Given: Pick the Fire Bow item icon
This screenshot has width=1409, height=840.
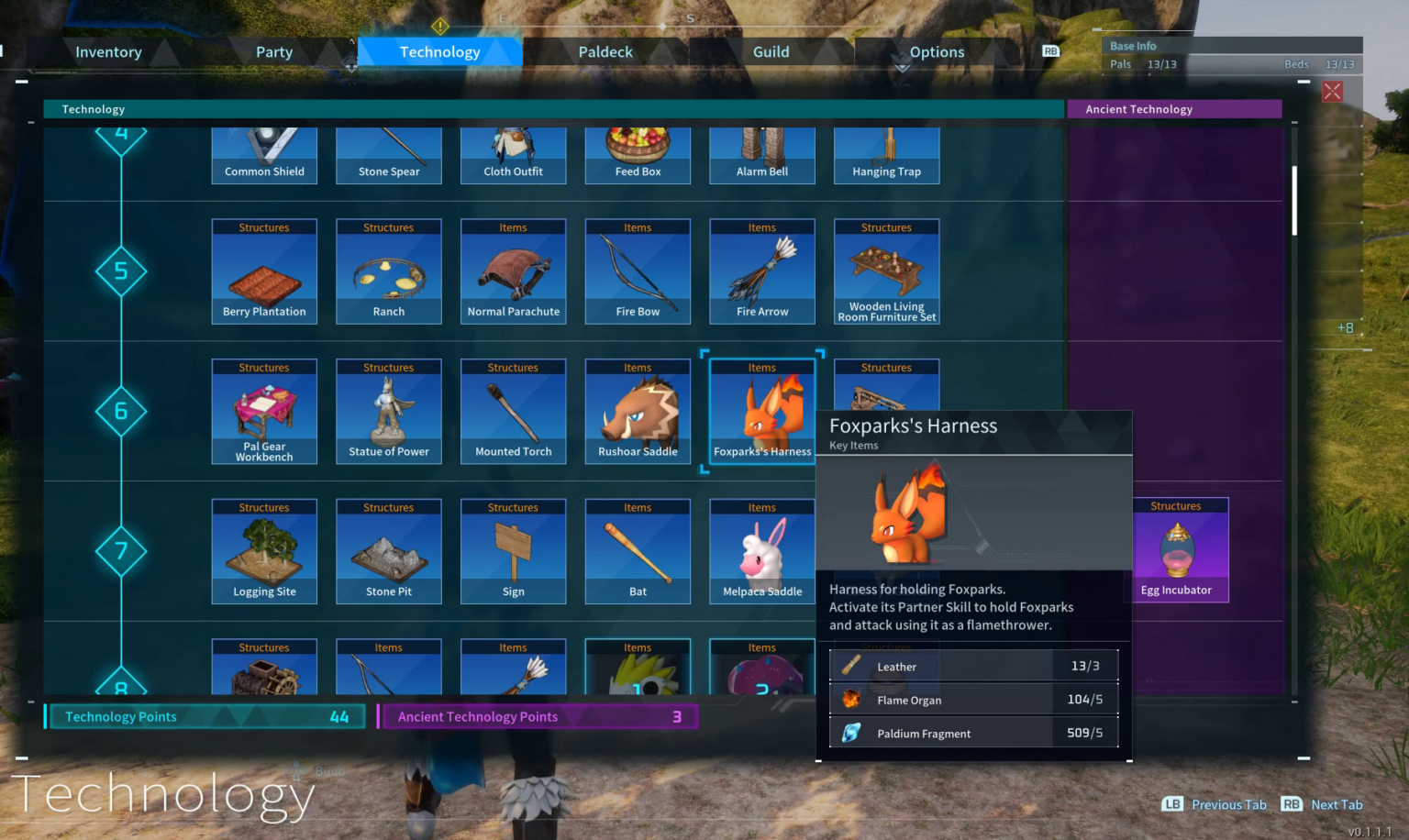Looking at the screenshot, I should coord(638,271).
